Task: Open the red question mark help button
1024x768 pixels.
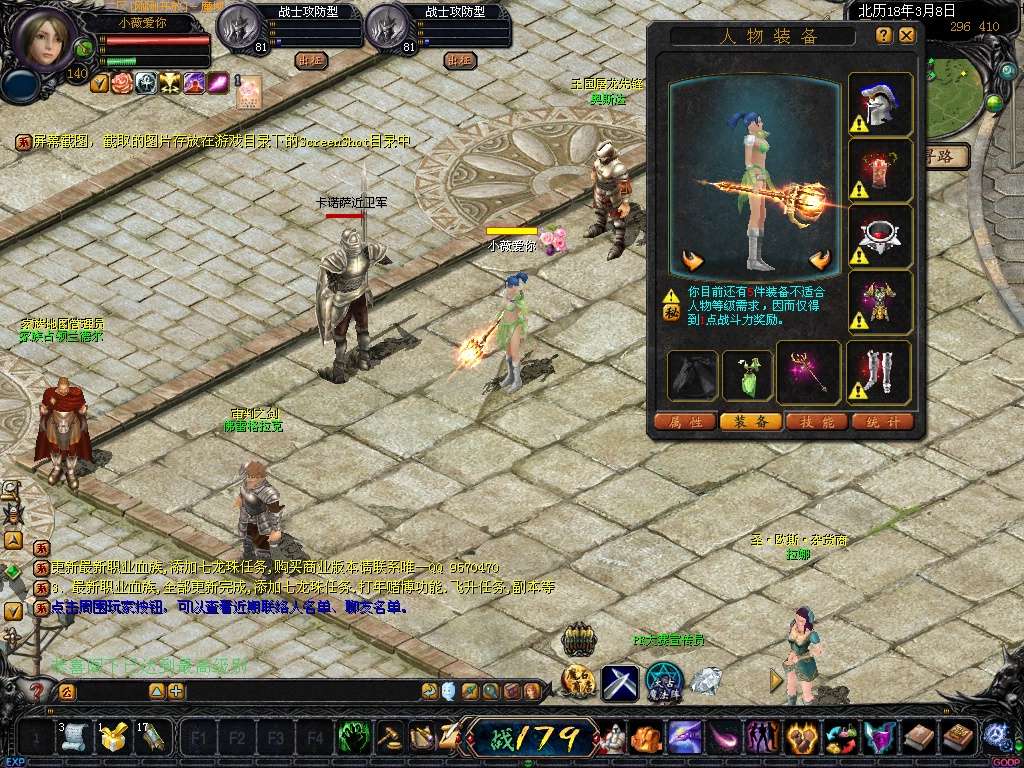Action: point(37,690)
